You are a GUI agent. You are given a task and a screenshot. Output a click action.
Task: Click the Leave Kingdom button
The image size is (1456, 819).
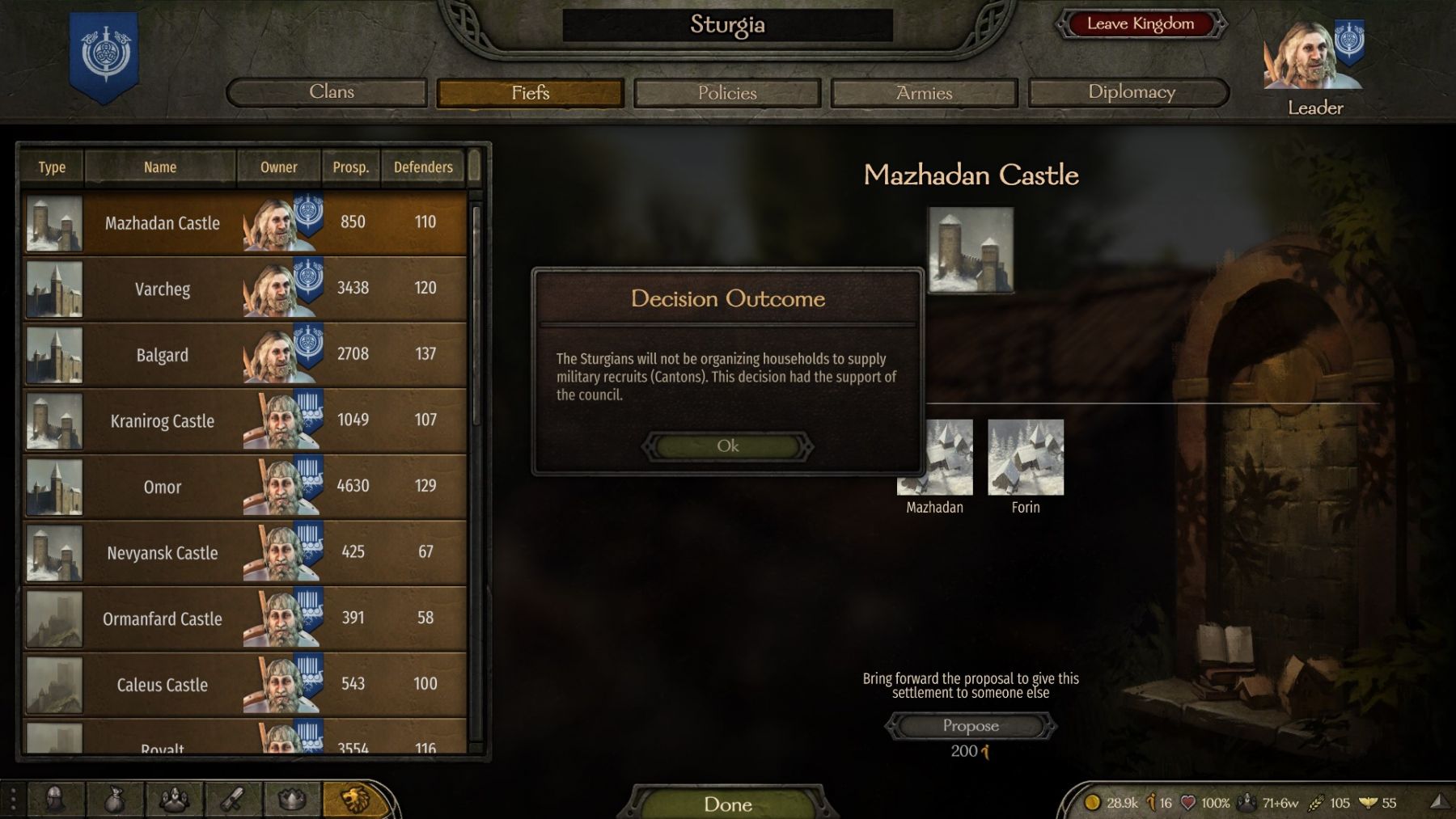click(x=1140, y=24)
